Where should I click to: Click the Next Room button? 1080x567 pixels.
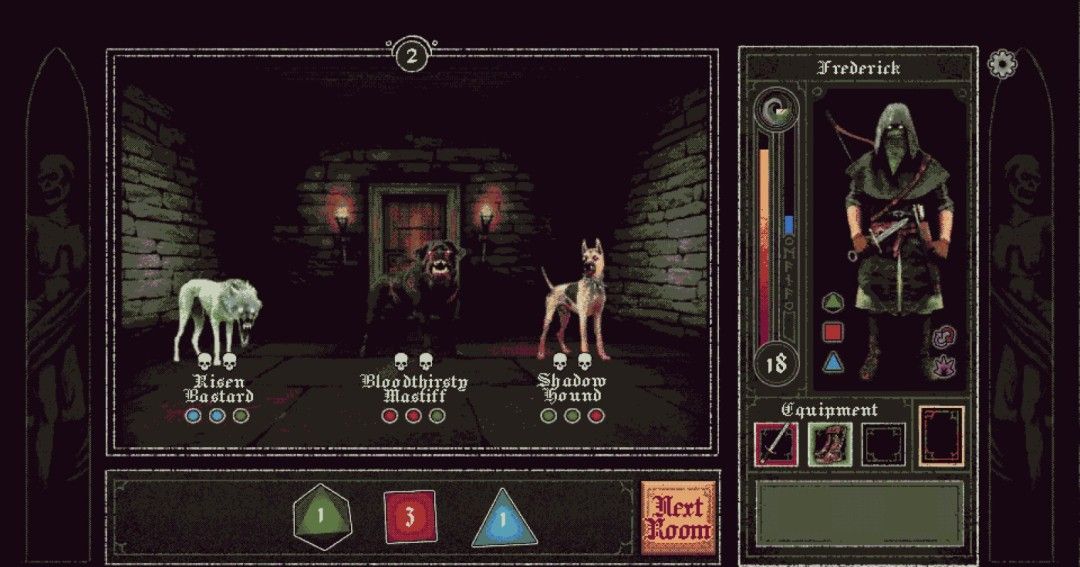click(x=677, y=517)
